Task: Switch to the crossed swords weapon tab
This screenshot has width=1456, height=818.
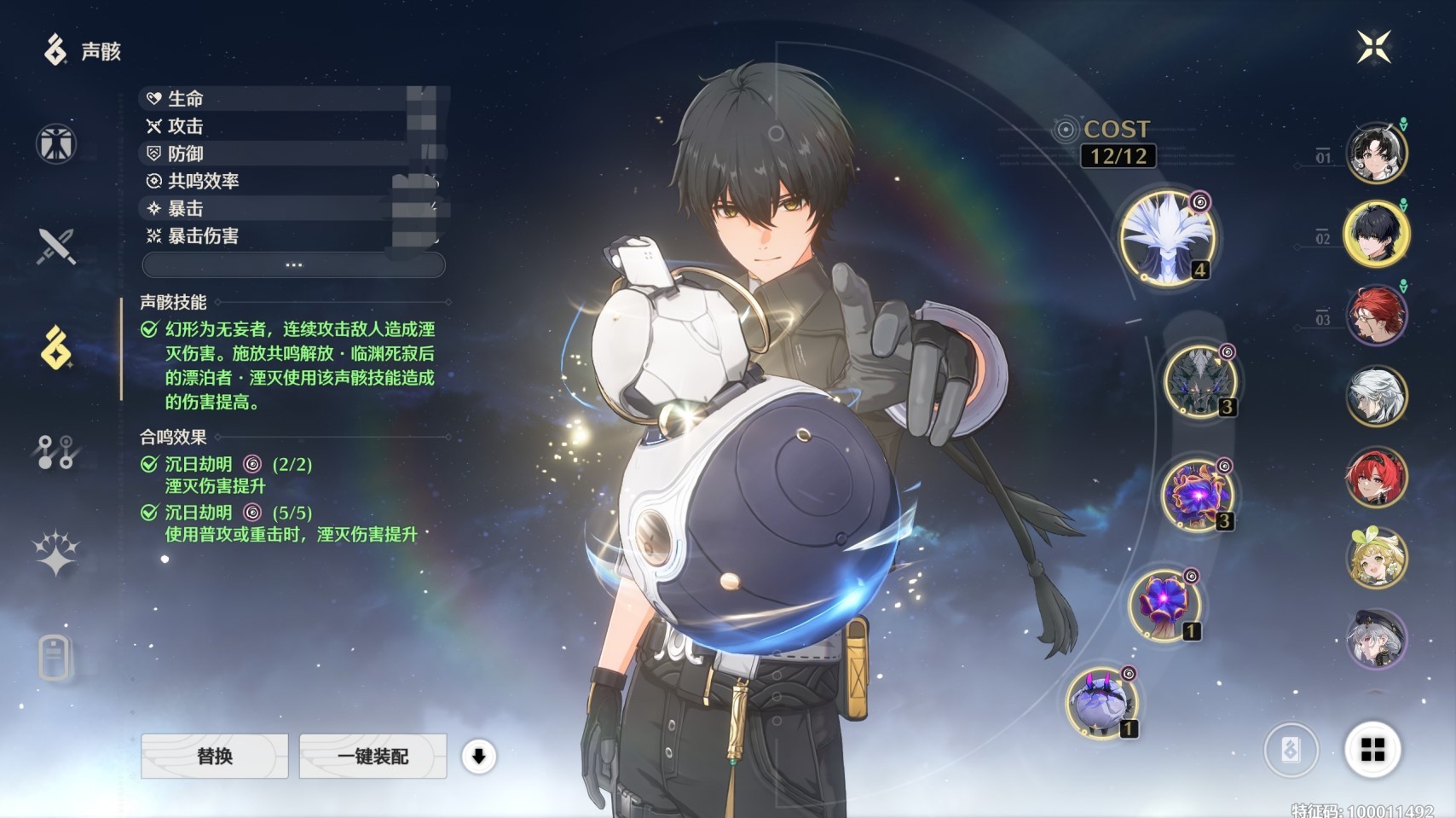Action: click(56, 247)
